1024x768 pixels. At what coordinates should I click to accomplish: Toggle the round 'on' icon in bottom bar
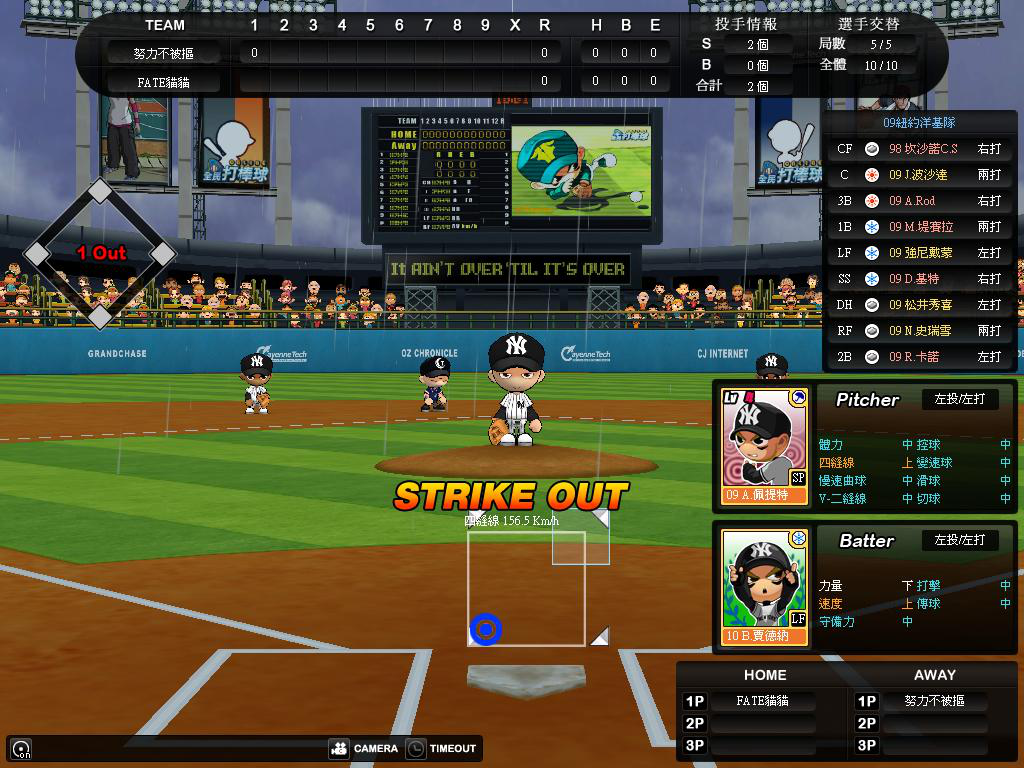[20, 748]
